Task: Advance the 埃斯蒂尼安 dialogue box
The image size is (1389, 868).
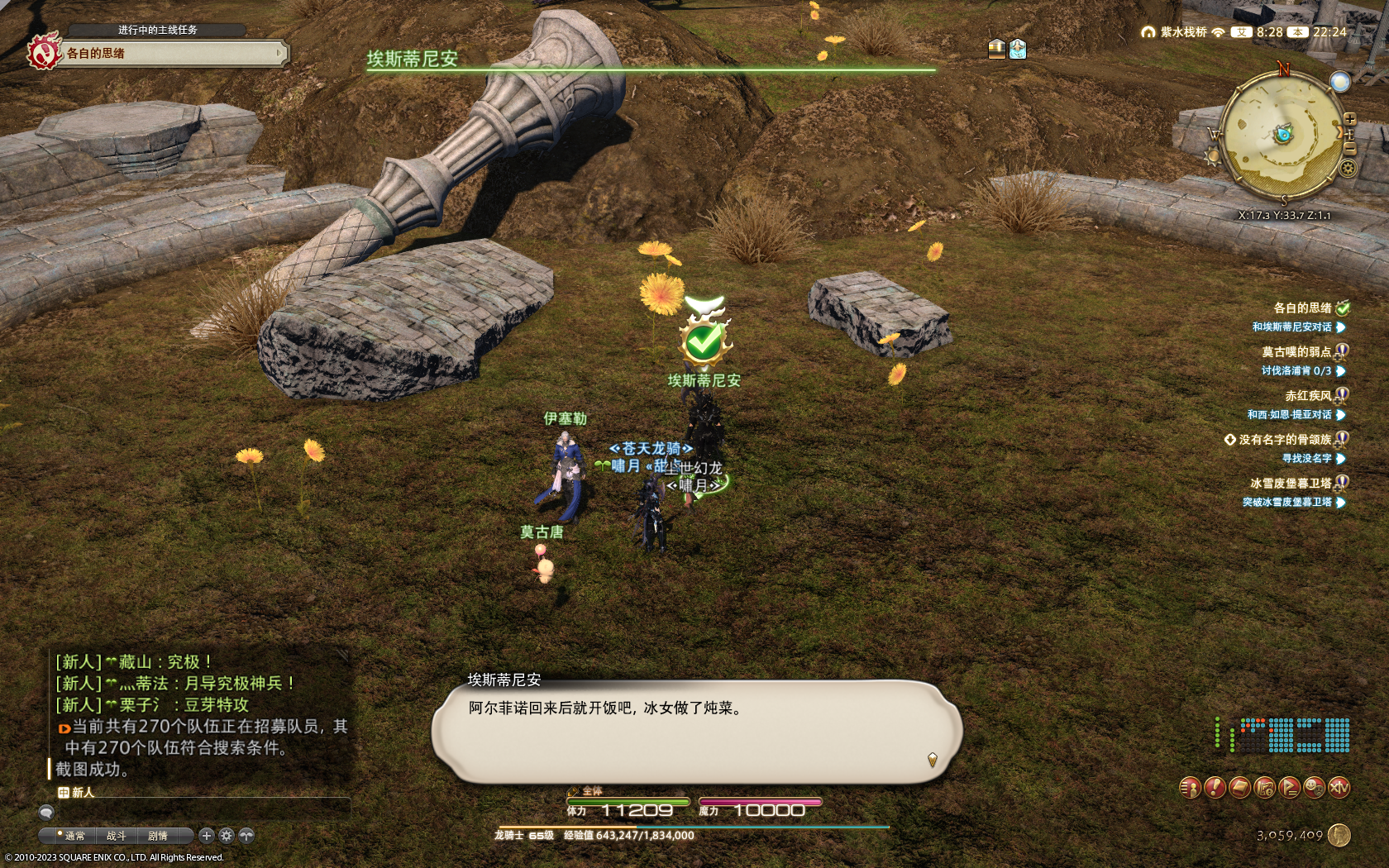Action: (x=932, y=759)
